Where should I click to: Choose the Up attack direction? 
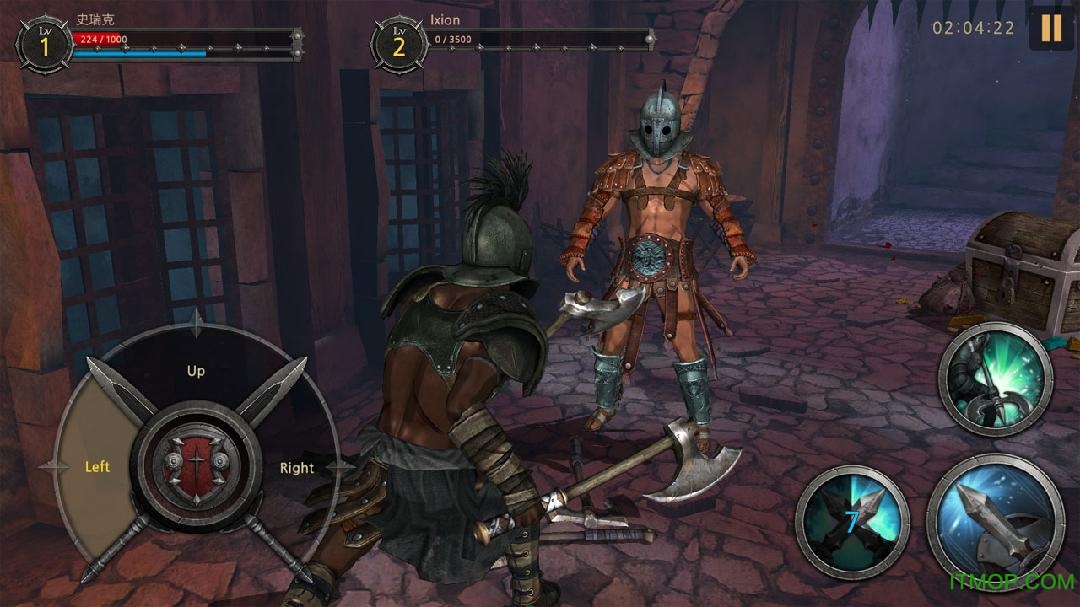pyautogui.click(x=196, y=371)
